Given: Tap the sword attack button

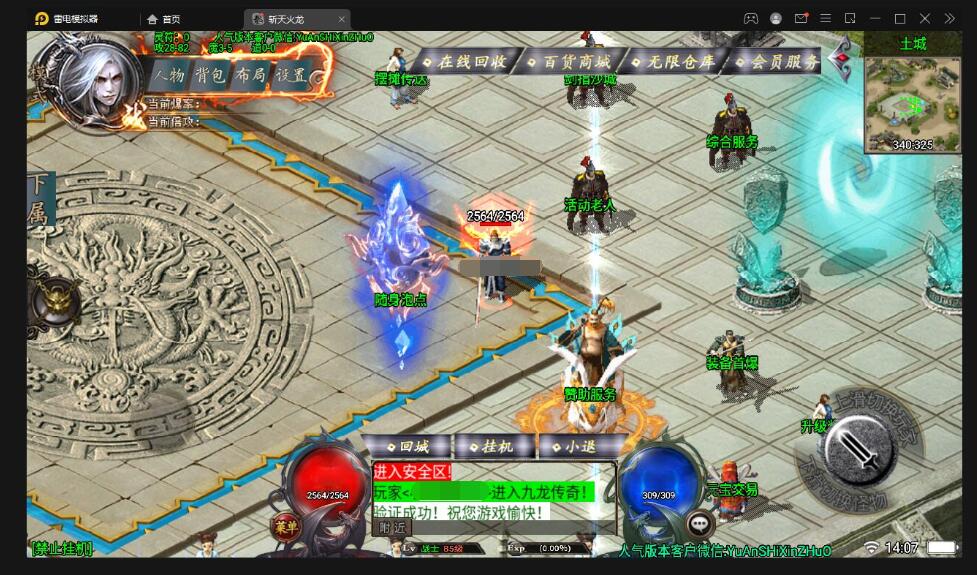Looking at the screenshot, I should click(860, 446).
